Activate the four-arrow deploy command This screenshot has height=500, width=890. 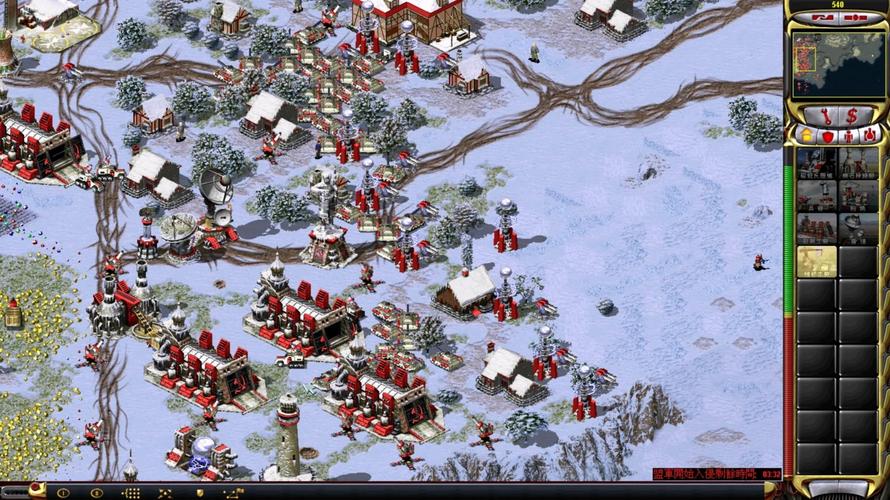165,493
